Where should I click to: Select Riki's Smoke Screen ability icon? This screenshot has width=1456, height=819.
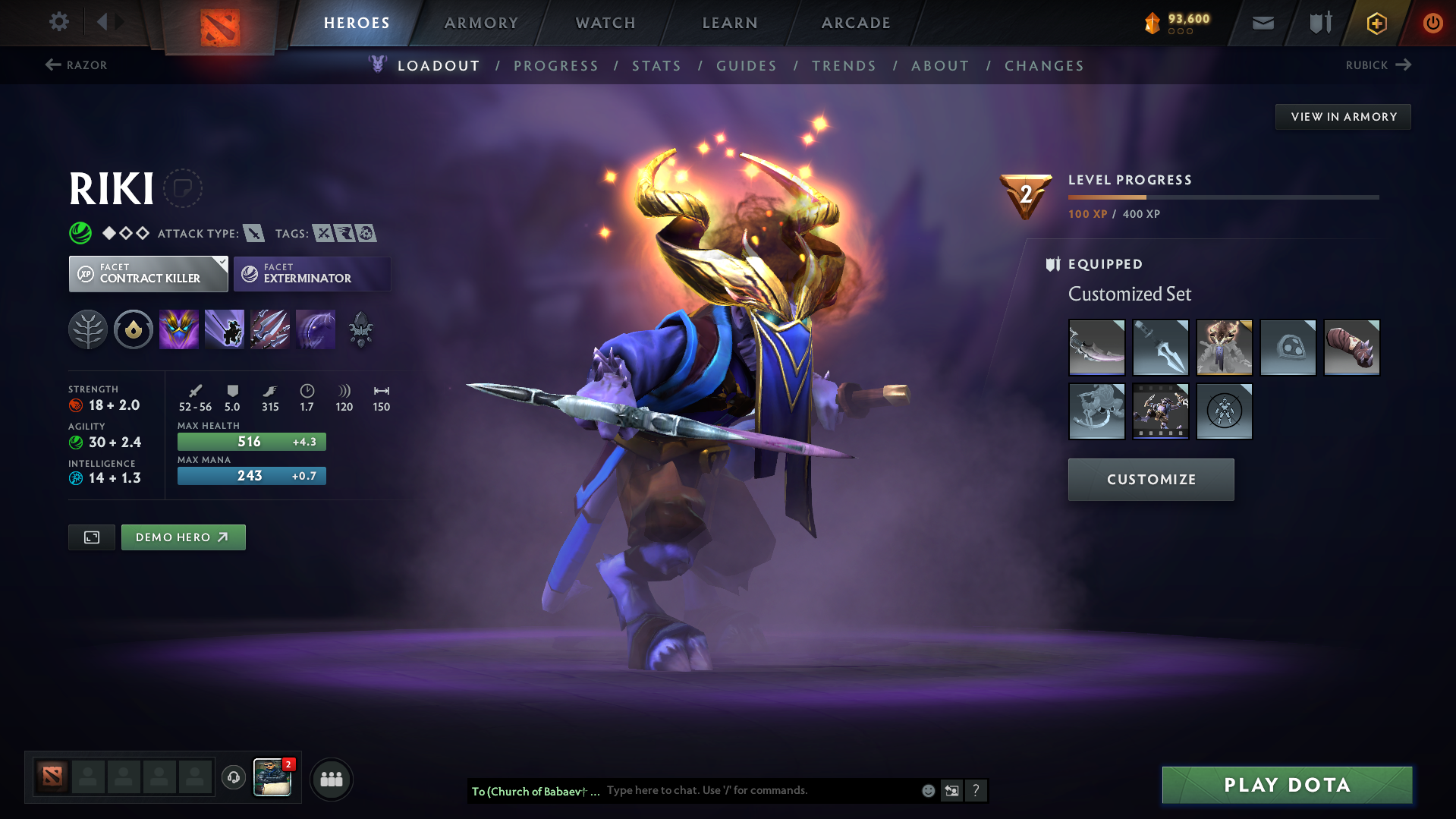point(178,329)
